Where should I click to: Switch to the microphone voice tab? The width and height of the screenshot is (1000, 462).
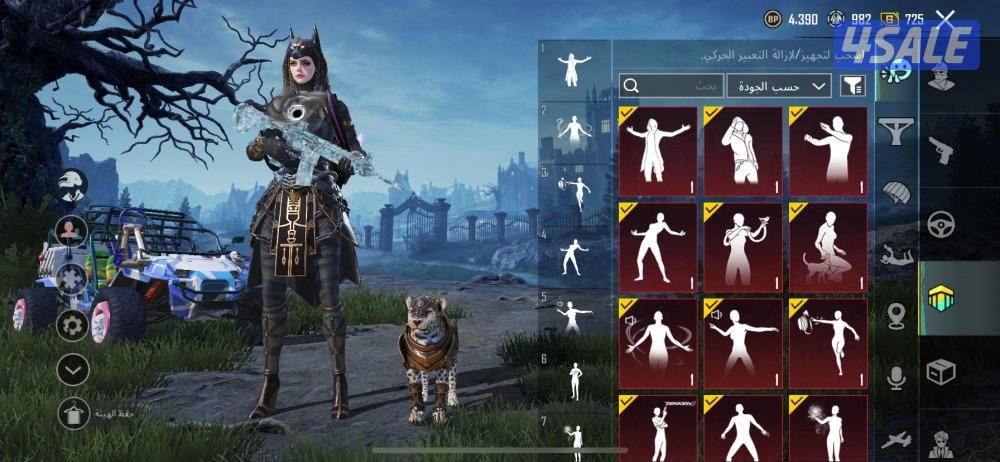pyautogui.click(x=896, y=377)
